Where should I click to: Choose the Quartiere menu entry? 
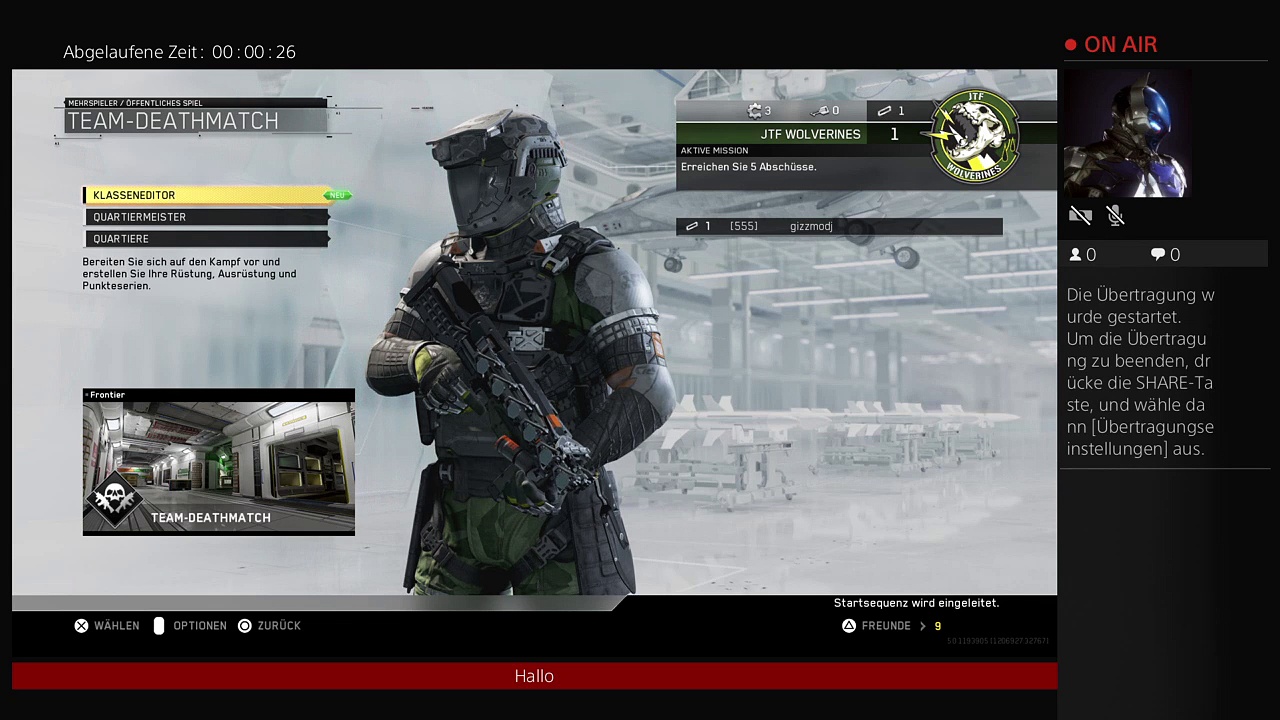205,239
